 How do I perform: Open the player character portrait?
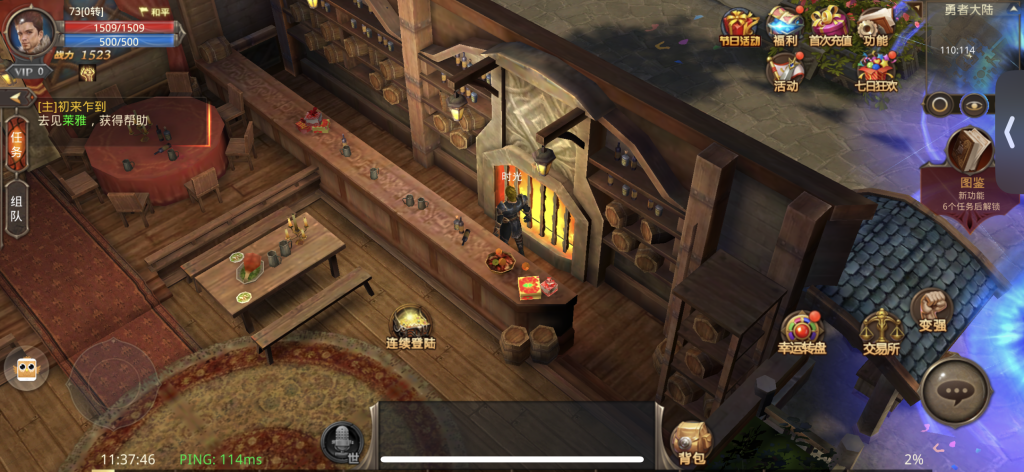coord(30,30)
